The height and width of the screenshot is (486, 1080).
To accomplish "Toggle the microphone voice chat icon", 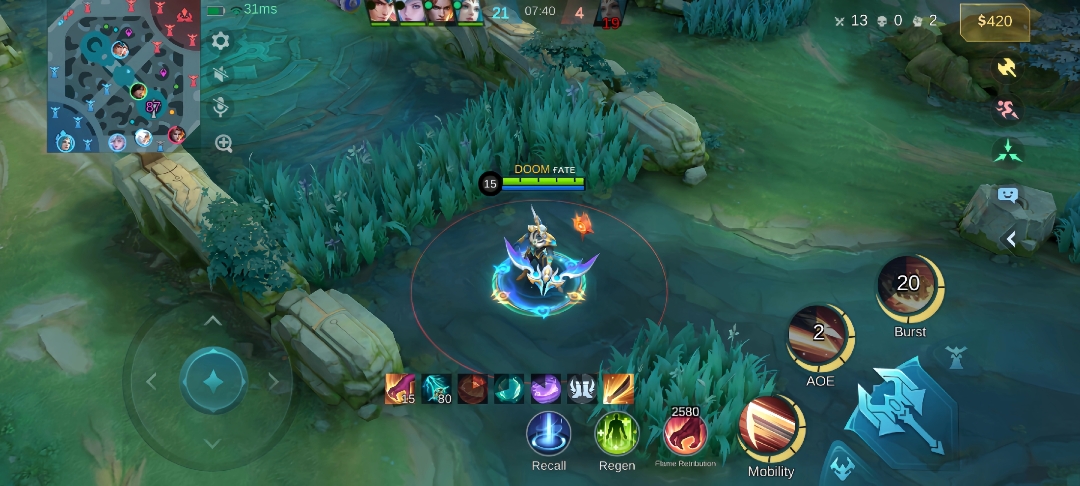I will point(221,107).
